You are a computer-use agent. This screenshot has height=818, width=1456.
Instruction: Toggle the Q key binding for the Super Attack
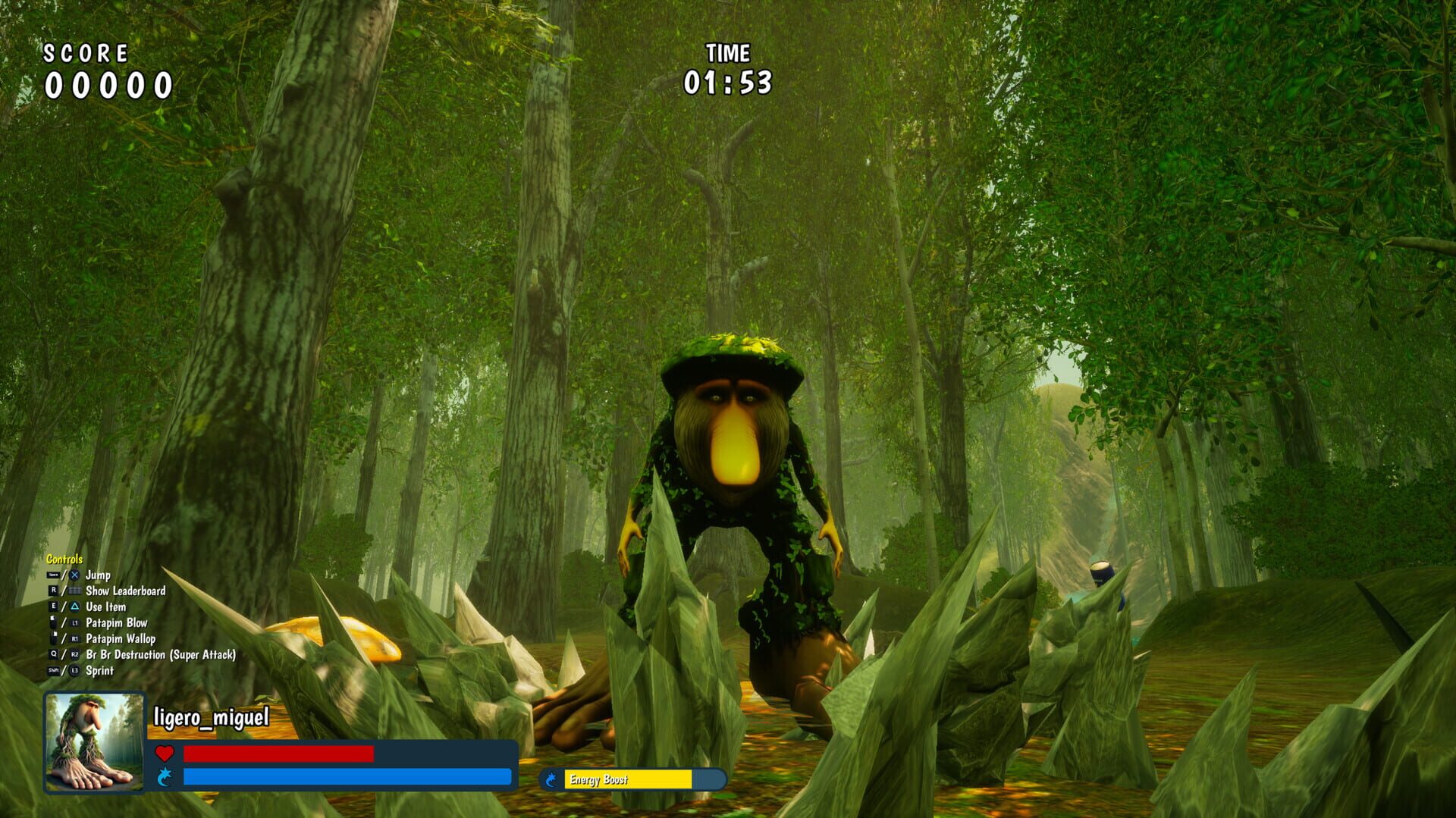(54, 655)
